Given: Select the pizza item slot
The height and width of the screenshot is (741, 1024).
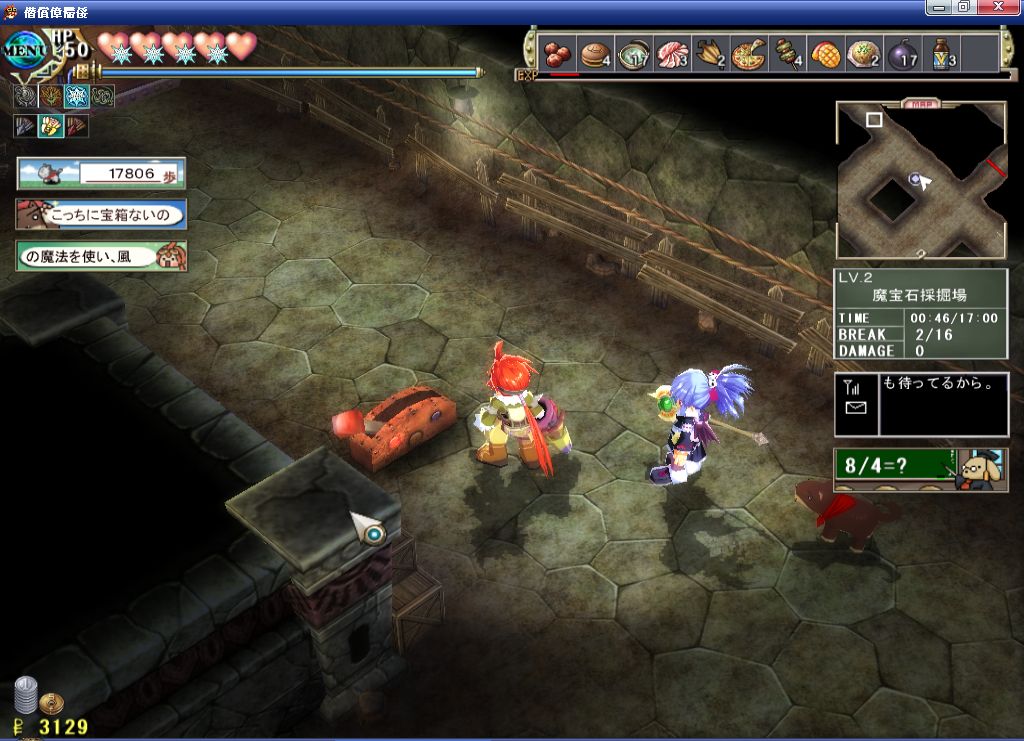Looking at the screenshot, I should pos(748,53).
